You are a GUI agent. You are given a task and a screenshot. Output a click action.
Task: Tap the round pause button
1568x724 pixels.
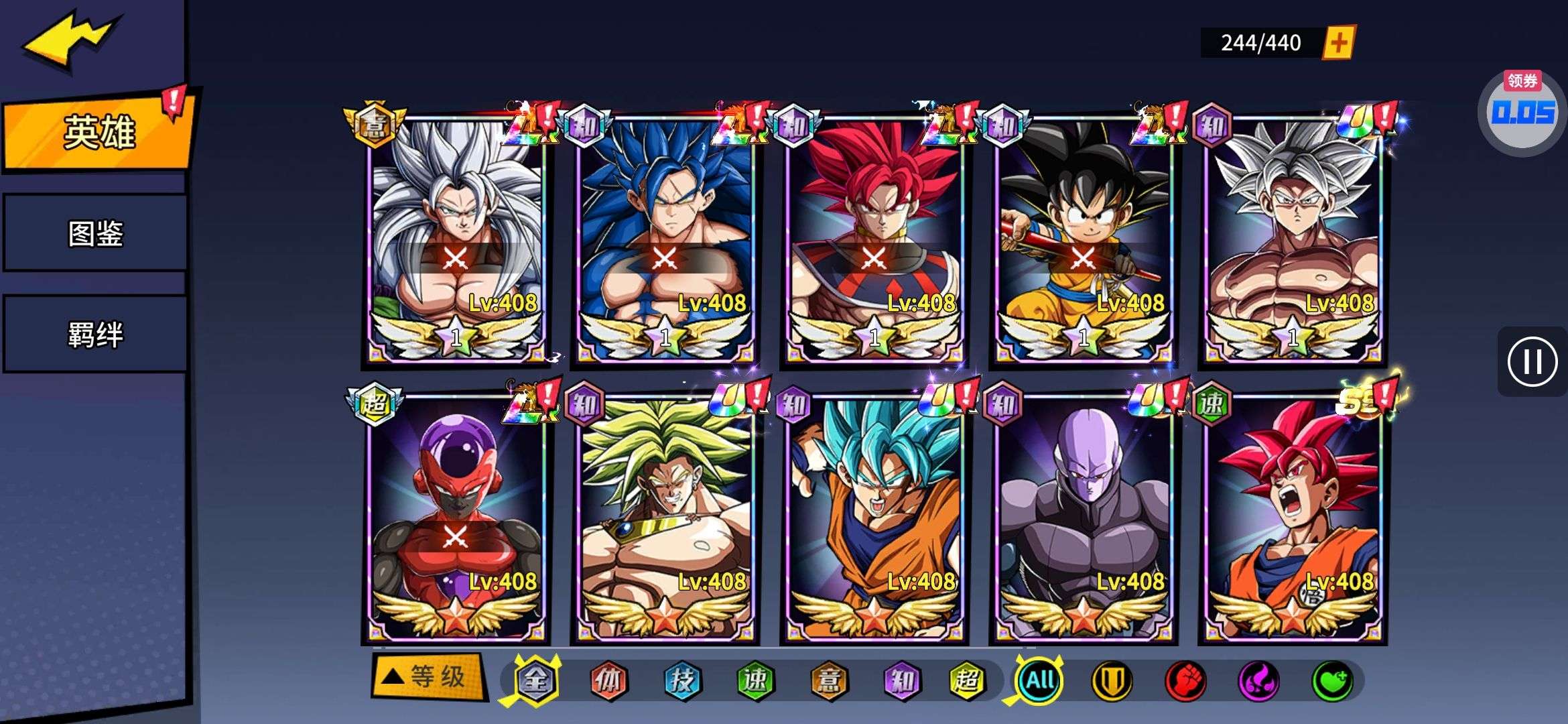click(1532, 362)
